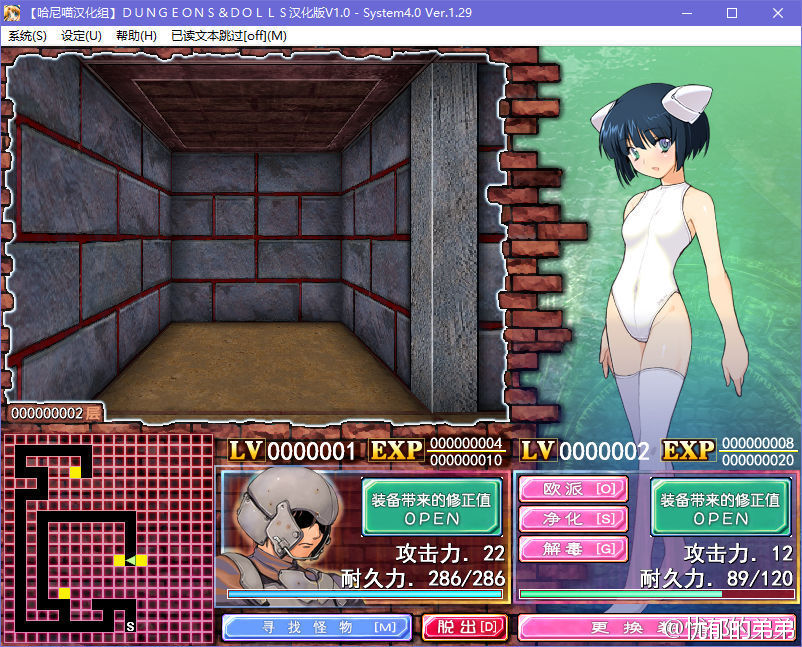Open the doll's equipment modifier panel
This screenshot has height=647, width=802.
[x=720, y=507]
